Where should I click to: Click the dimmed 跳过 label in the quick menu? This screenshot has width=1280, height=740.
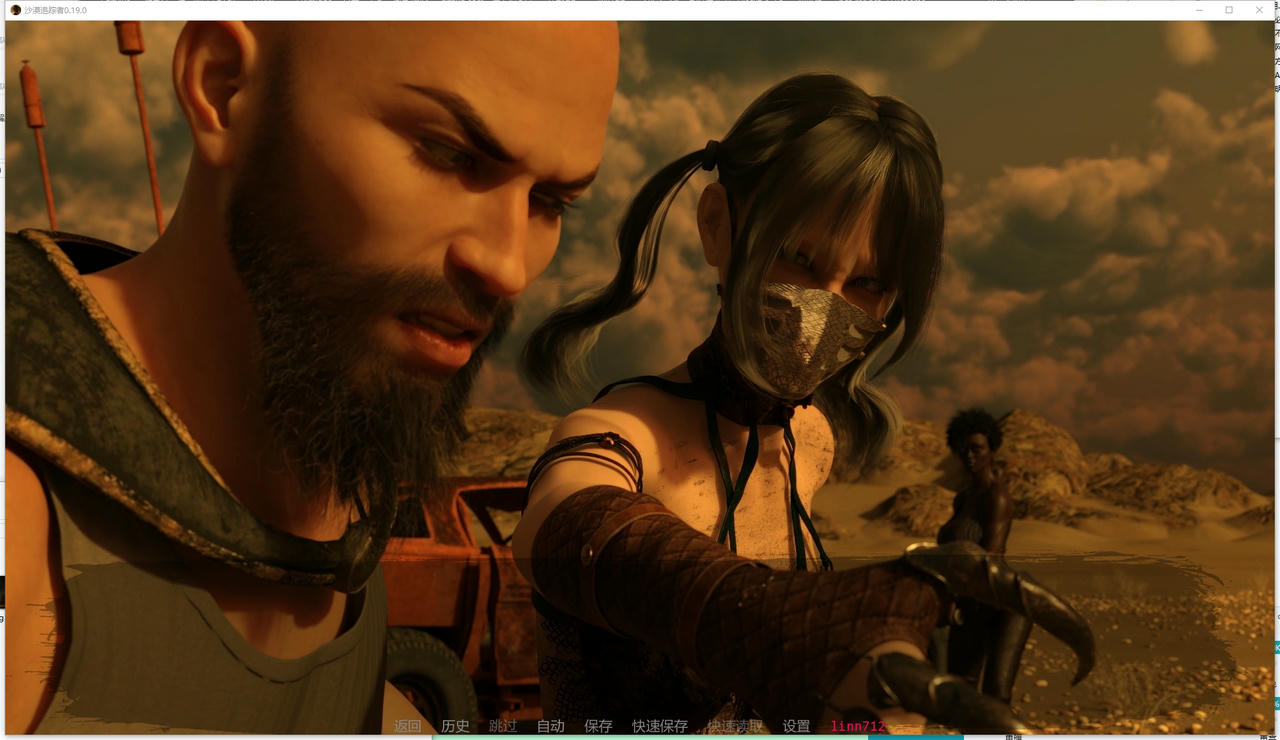tap(503, 726)
